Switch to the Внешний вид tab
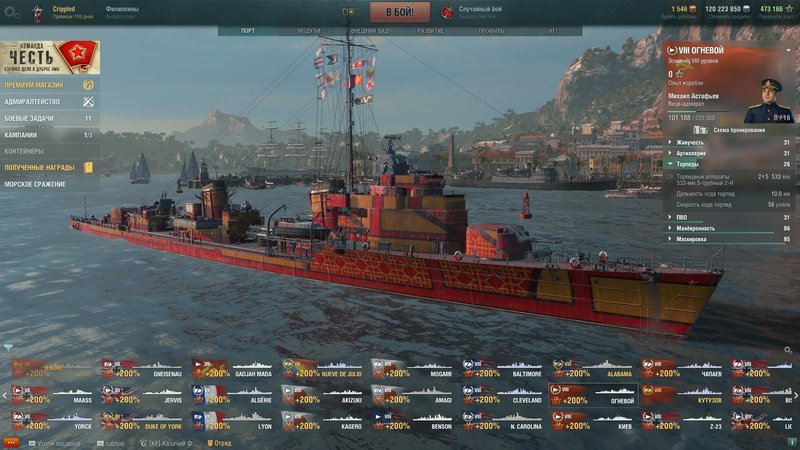The width and height of the screenshot is (800, 450). (368, 31)
